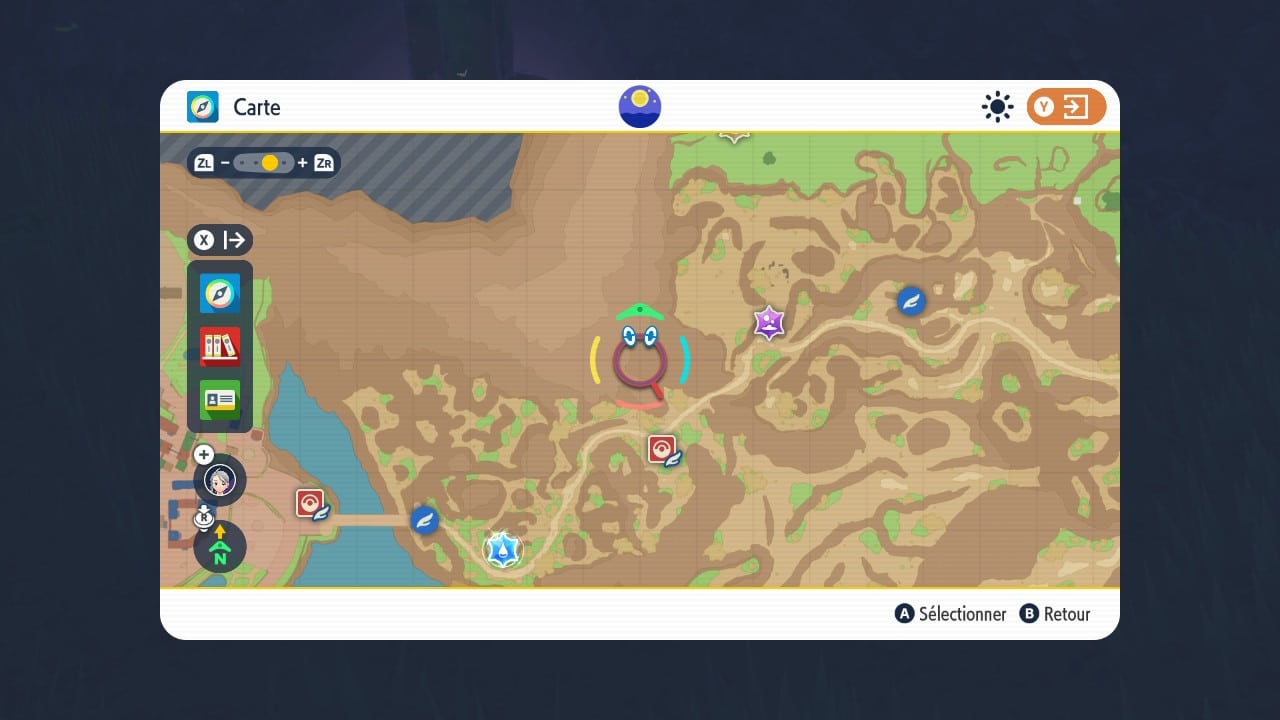Click the sun weather icon

(997, 107)
